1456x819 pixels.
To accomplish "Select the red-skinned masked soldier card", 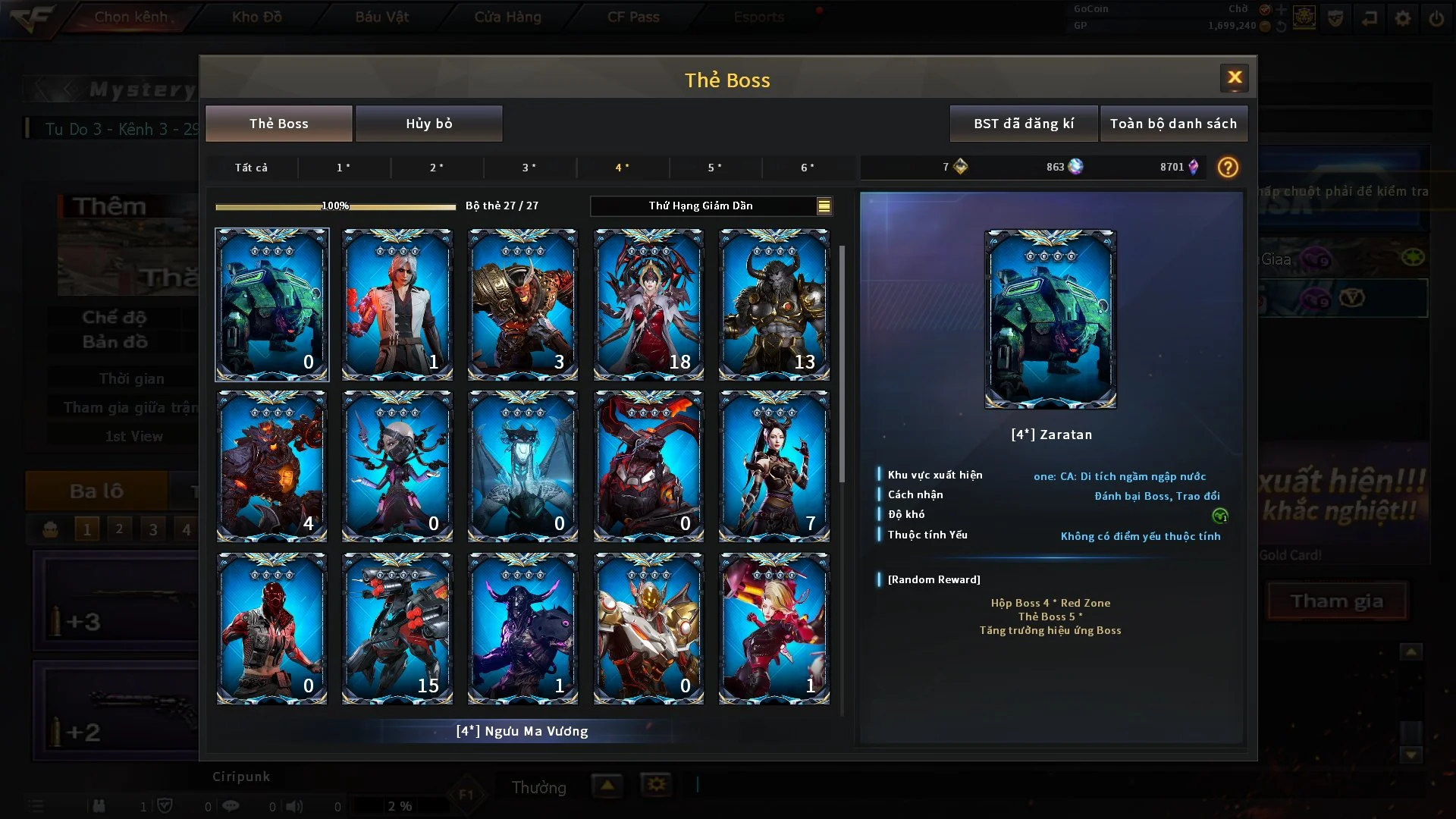I will (271, 628).
